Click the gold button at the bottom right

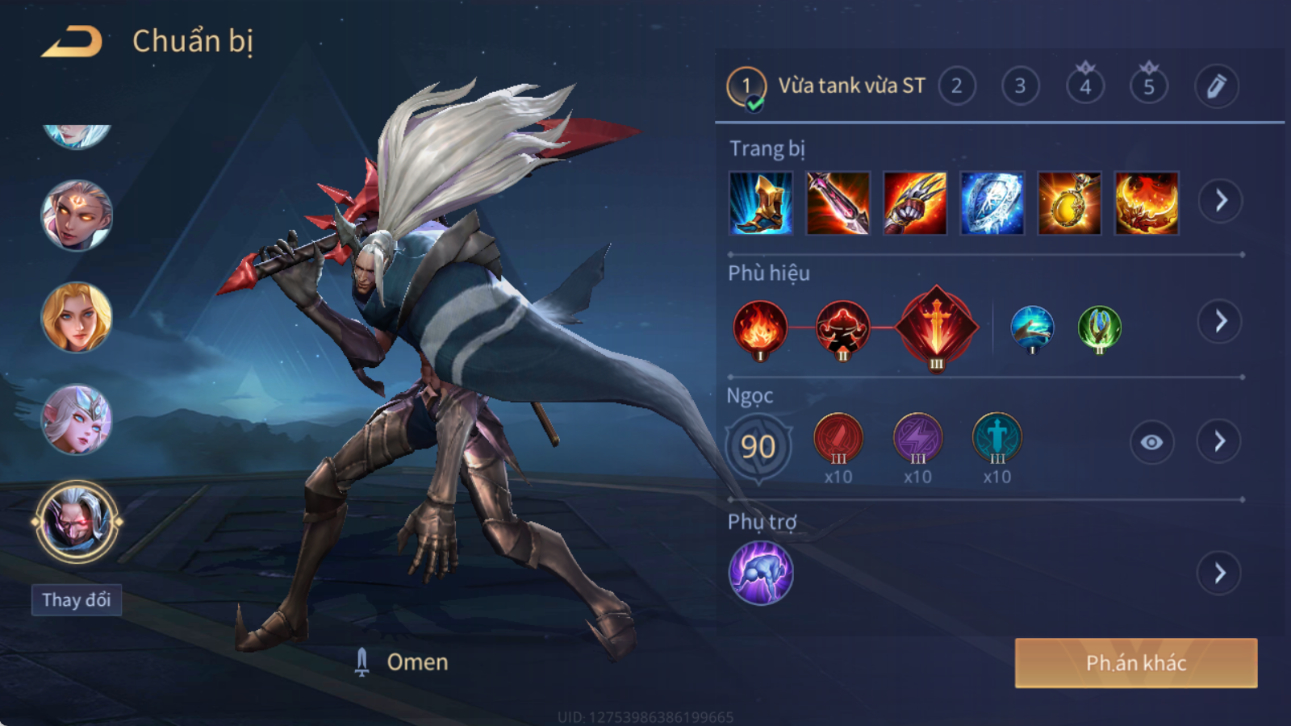[x=1136, y=663]
